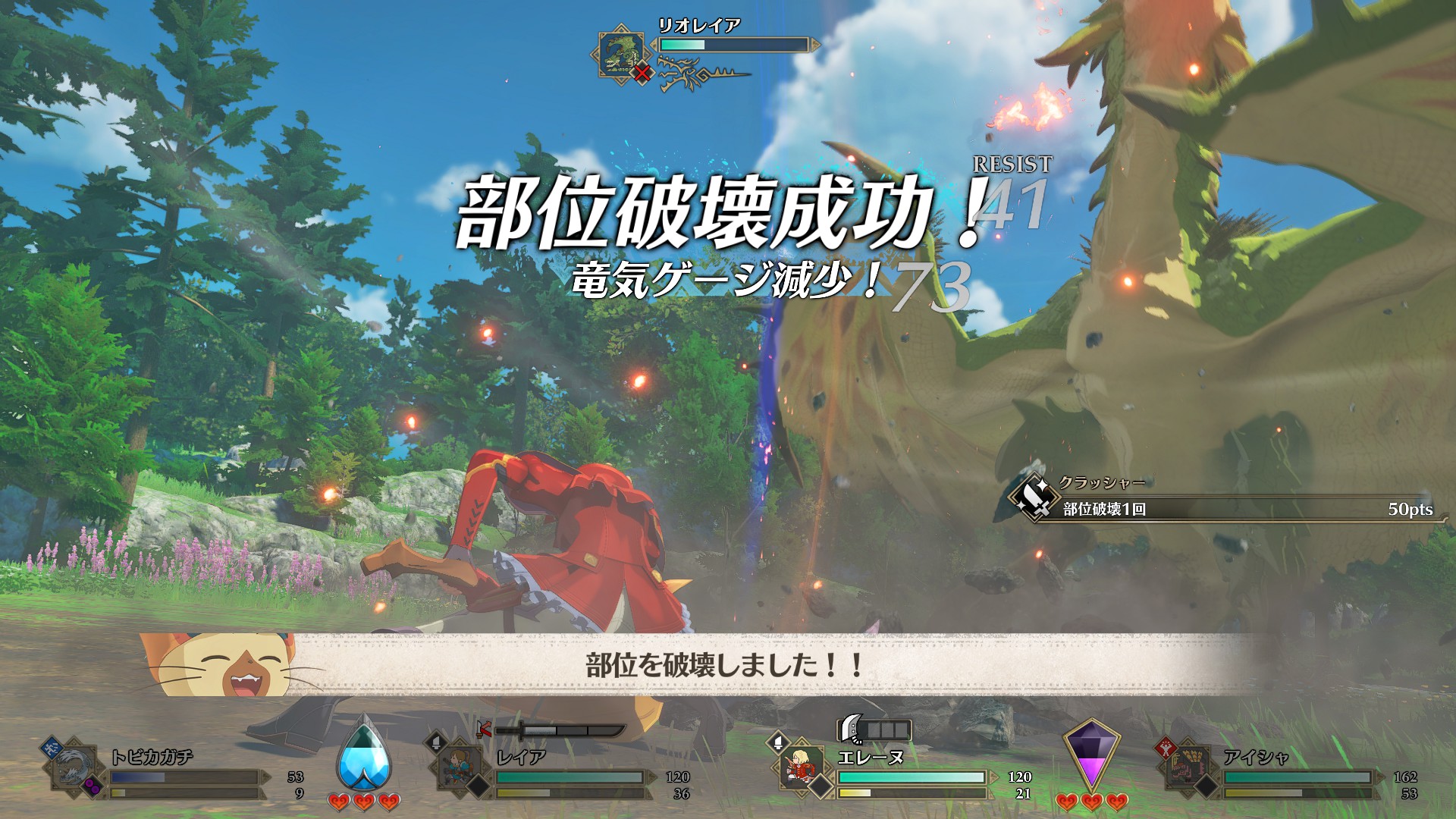Select the red skill icon on アイシャ's portrait frame

1167,748
